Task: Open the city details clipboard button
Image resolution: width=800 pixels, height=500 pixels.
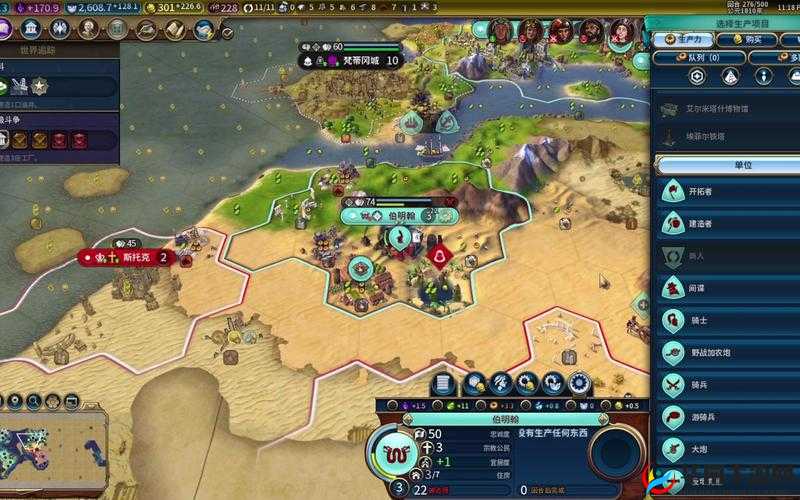Action: click(443, 384)
